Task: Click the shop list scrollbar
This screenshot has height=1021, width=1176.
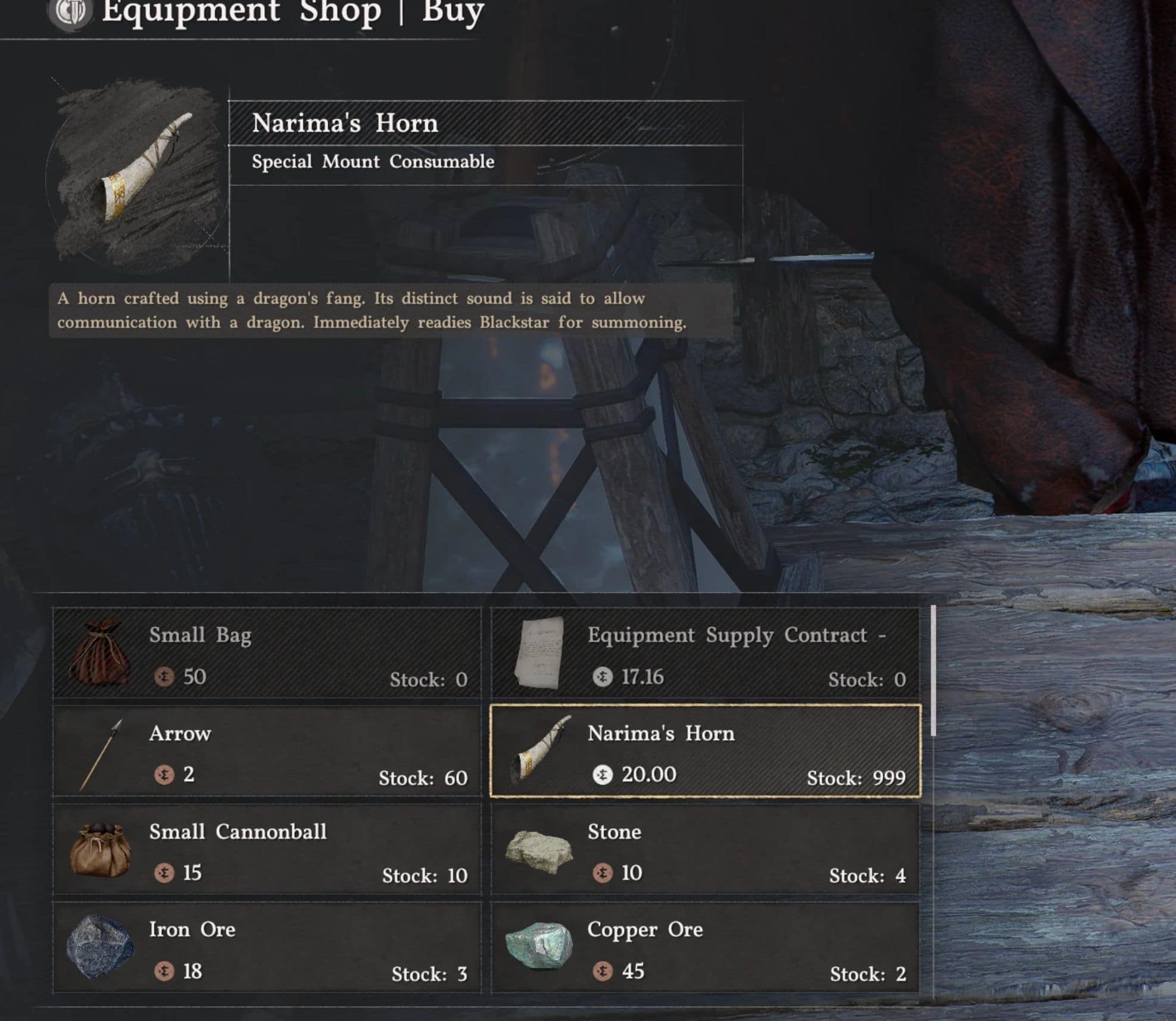Action: click(933, 671)
